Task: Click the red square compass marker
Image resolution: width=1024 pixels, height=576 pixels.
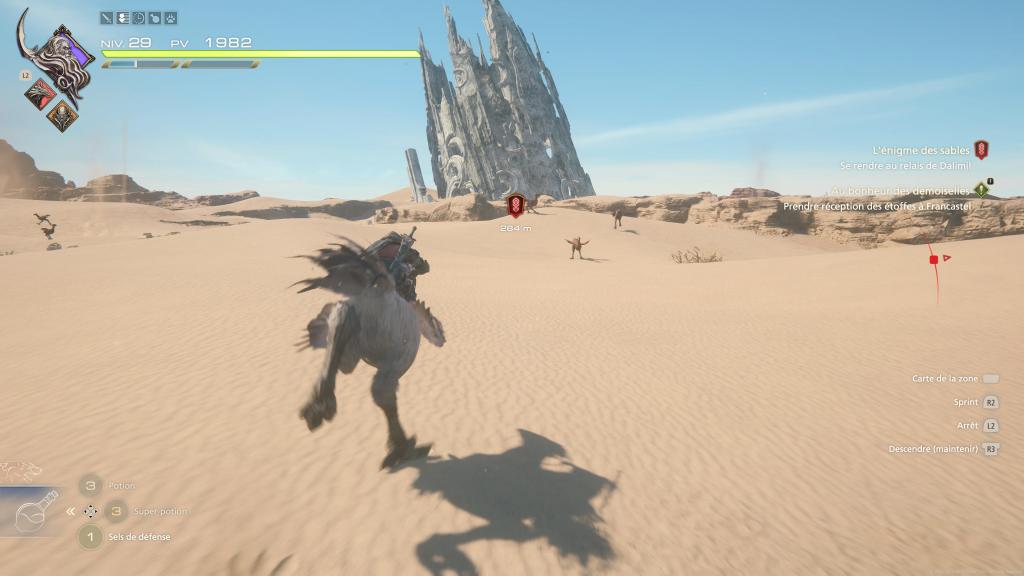Action: 934,260
